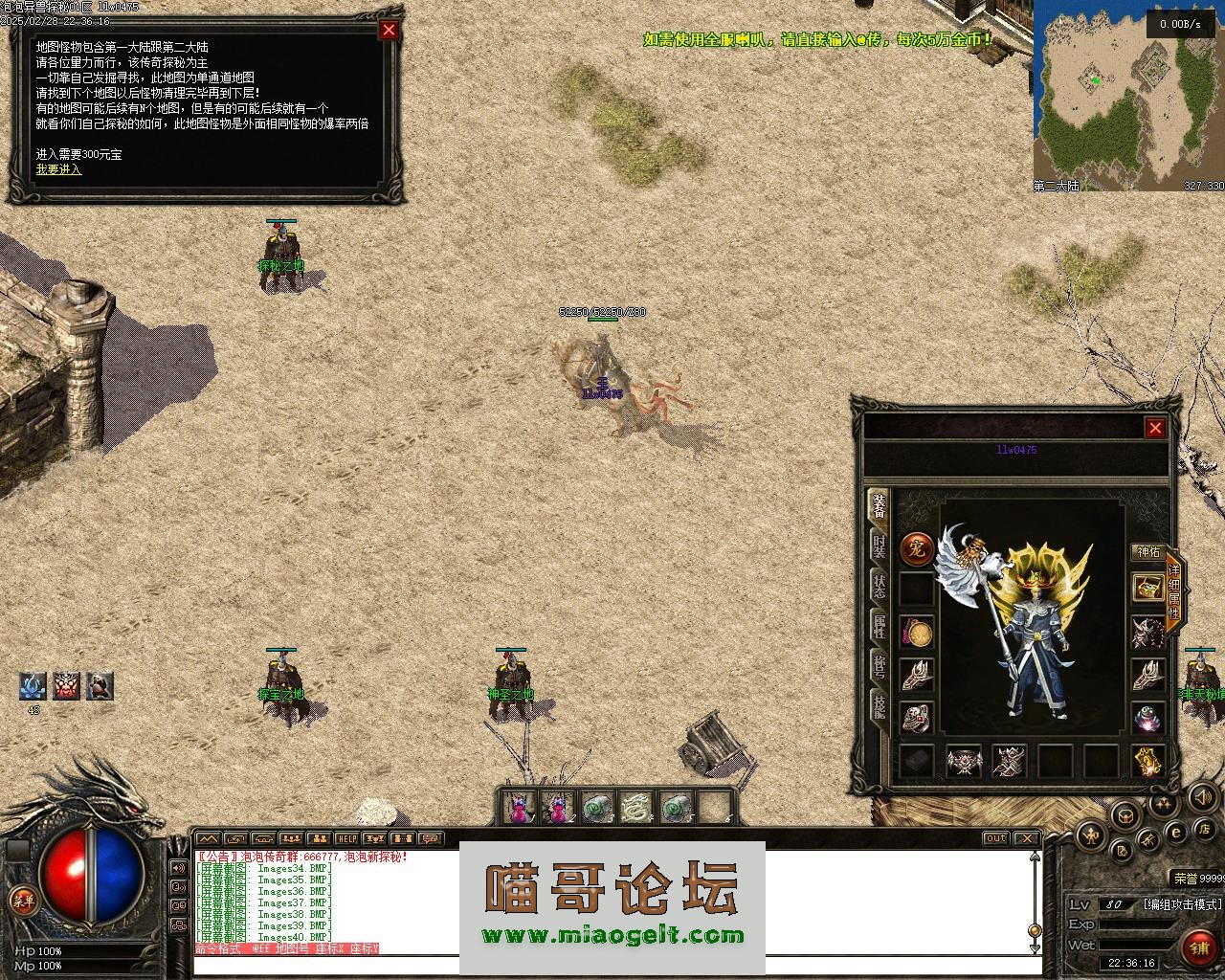Open the 神佑 button
Viewport: 1225px width, 980px height.
(x=1147, y=552)
